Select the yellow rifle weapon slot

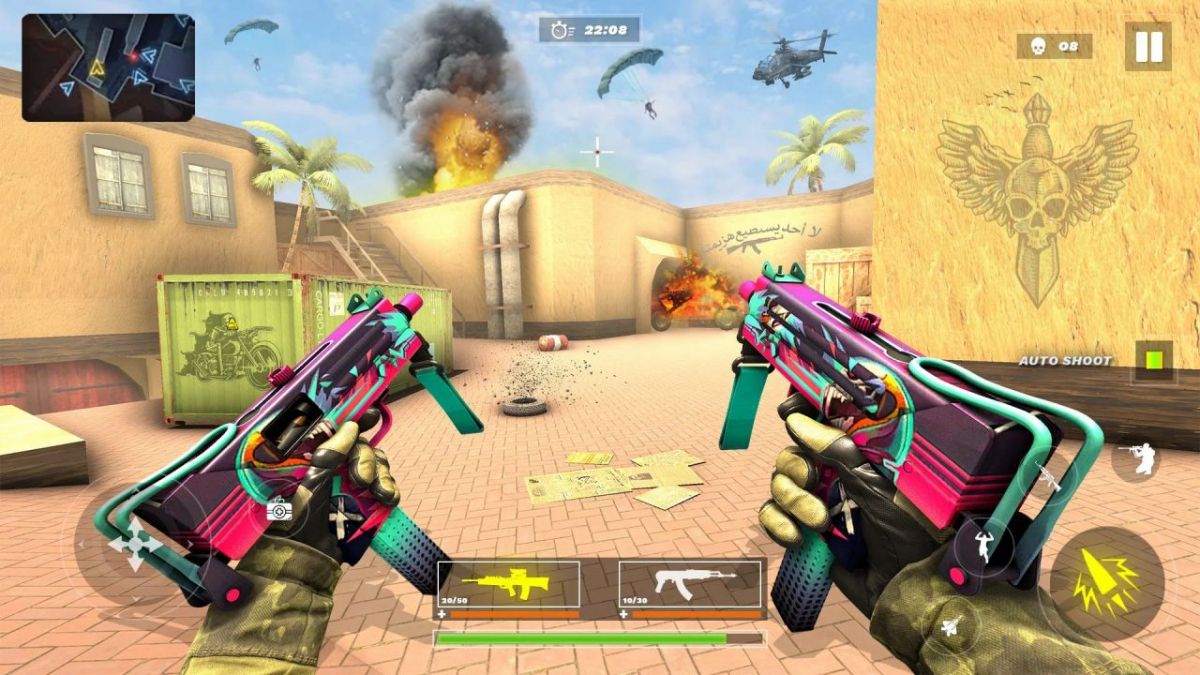(508, 585)
